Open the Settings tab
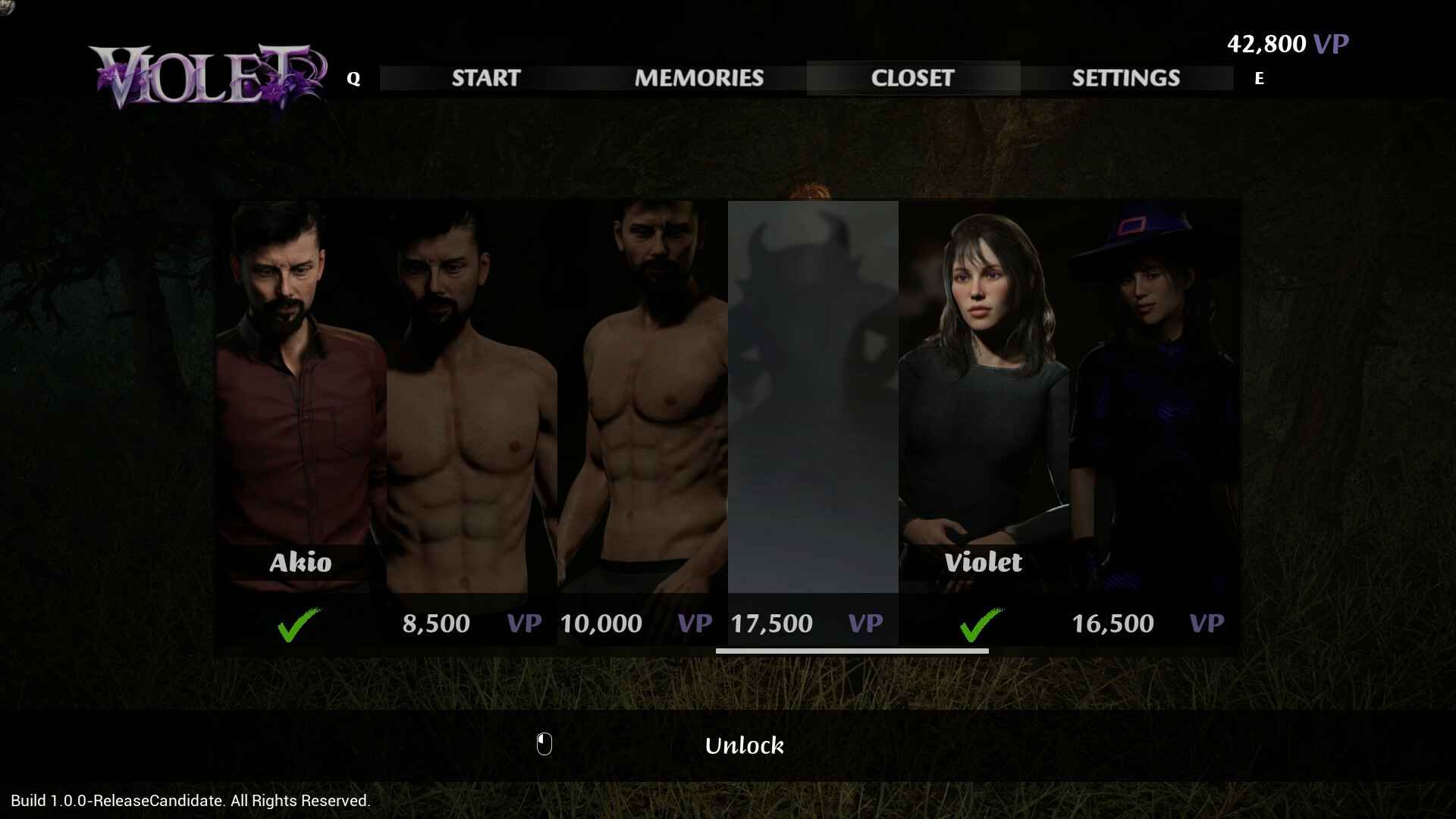Image resolution: width=1456 pixels, height=819 pixels. click(1125, 77)
